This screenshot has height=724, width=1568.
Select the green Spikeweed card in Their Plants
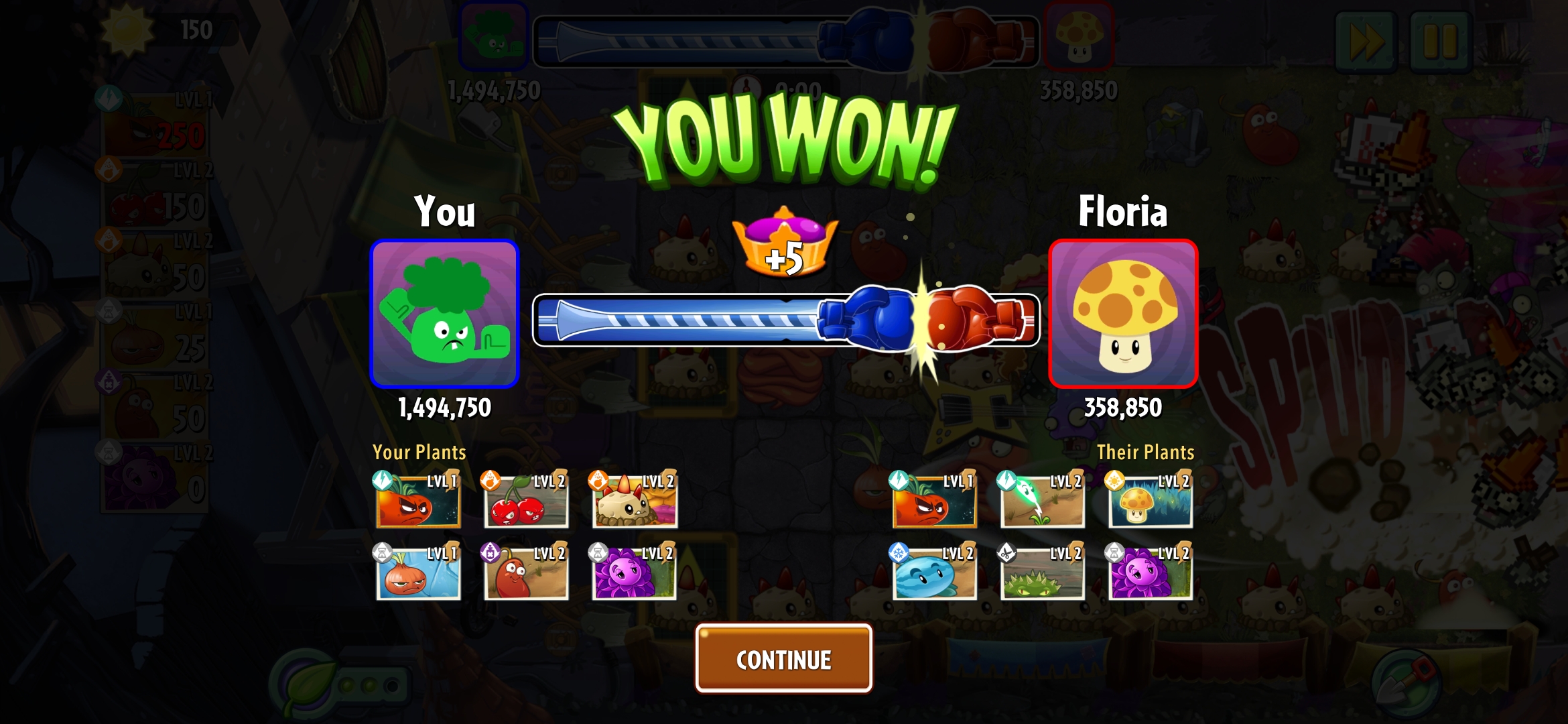coord(1042,573)
